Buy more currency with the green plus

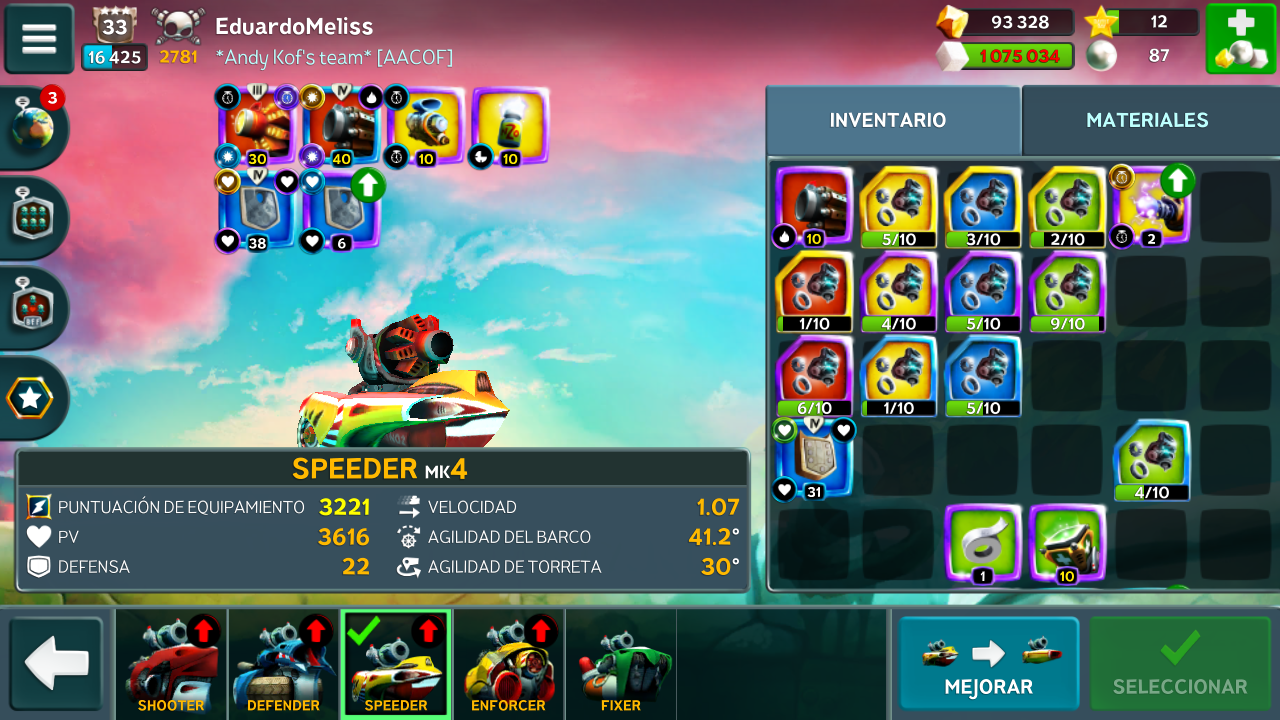[x=1240, y=39]
